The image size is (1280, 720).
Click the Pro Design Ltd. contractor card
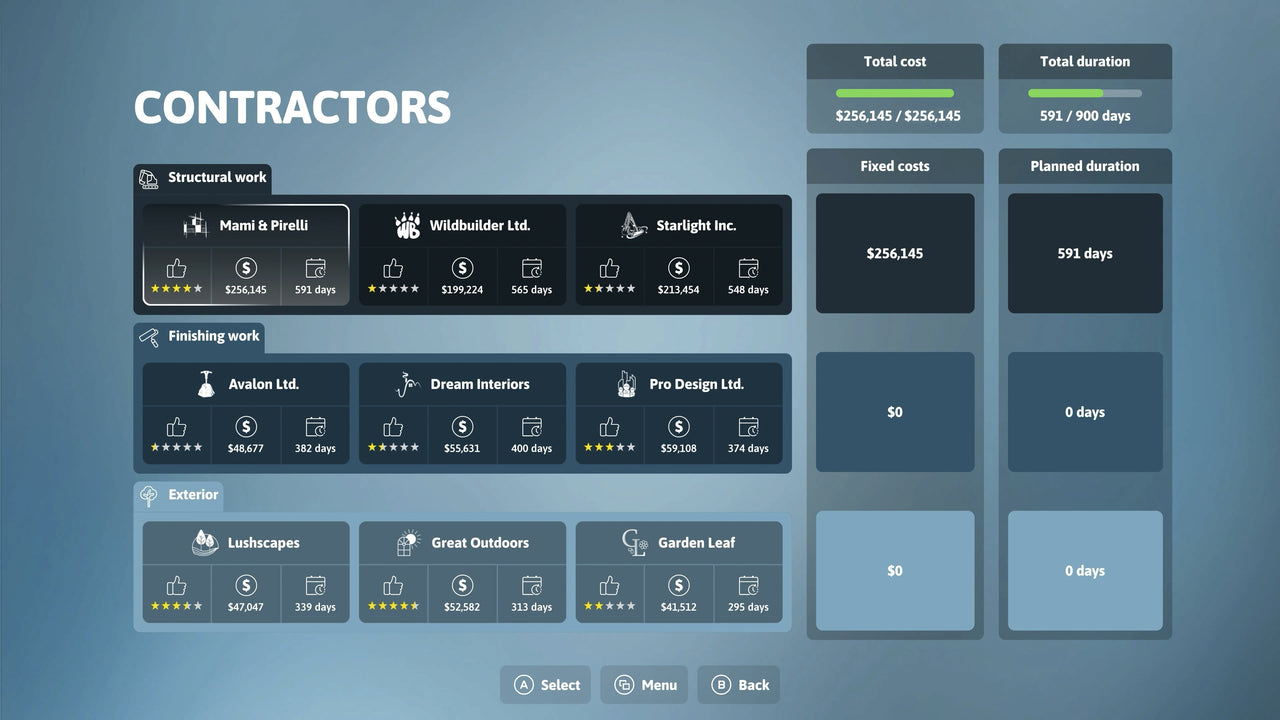(x=679, y=412)
